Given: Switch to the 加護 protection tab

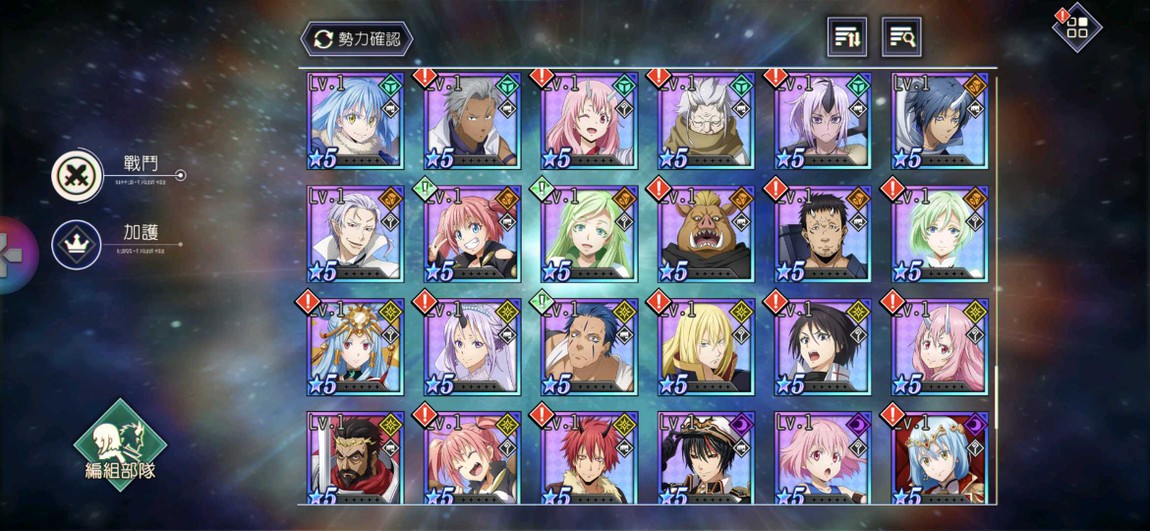Looking at the screenshot, I should pos(77,245).
